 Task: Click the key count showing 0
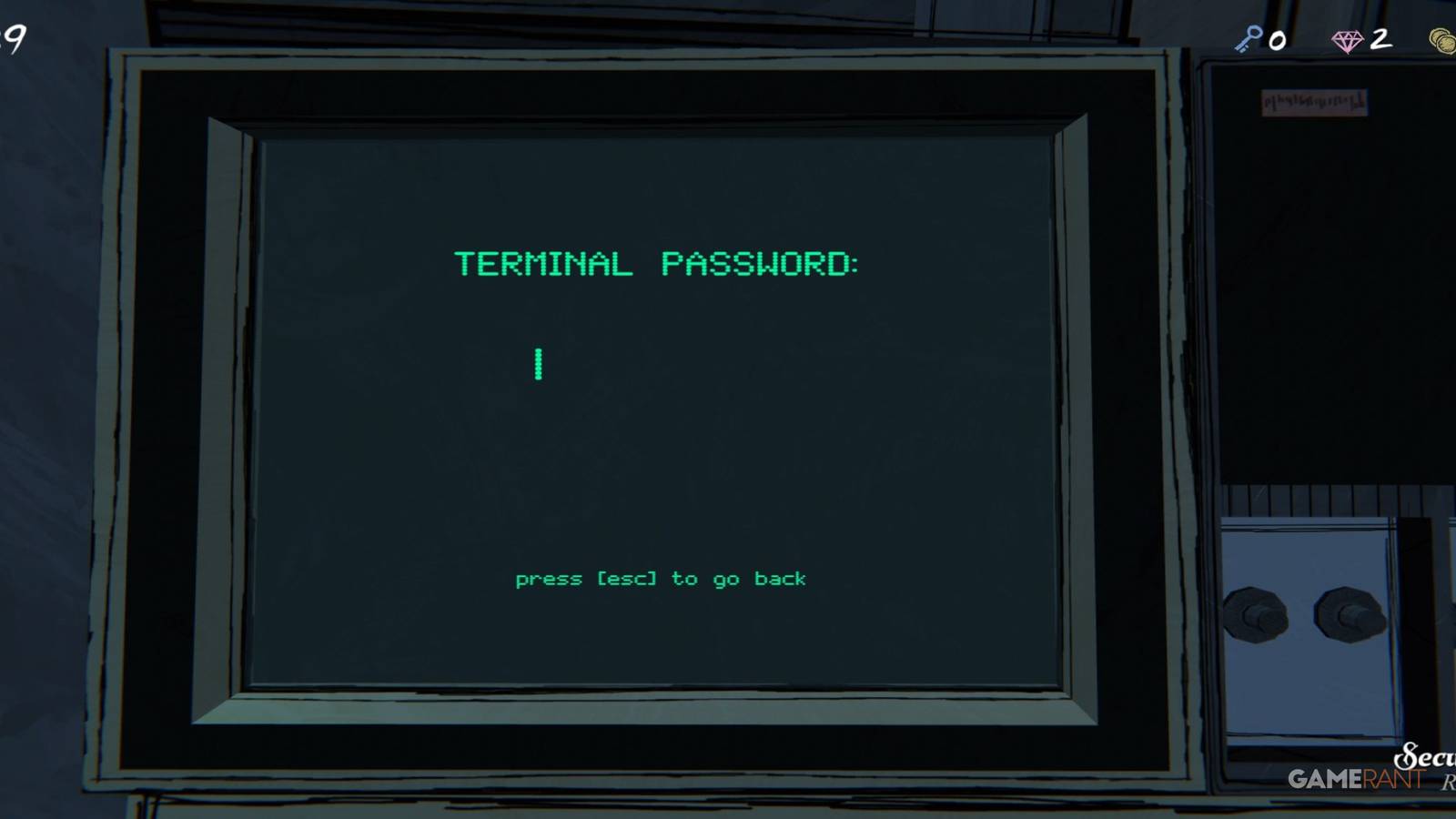tap(1278, 40)
